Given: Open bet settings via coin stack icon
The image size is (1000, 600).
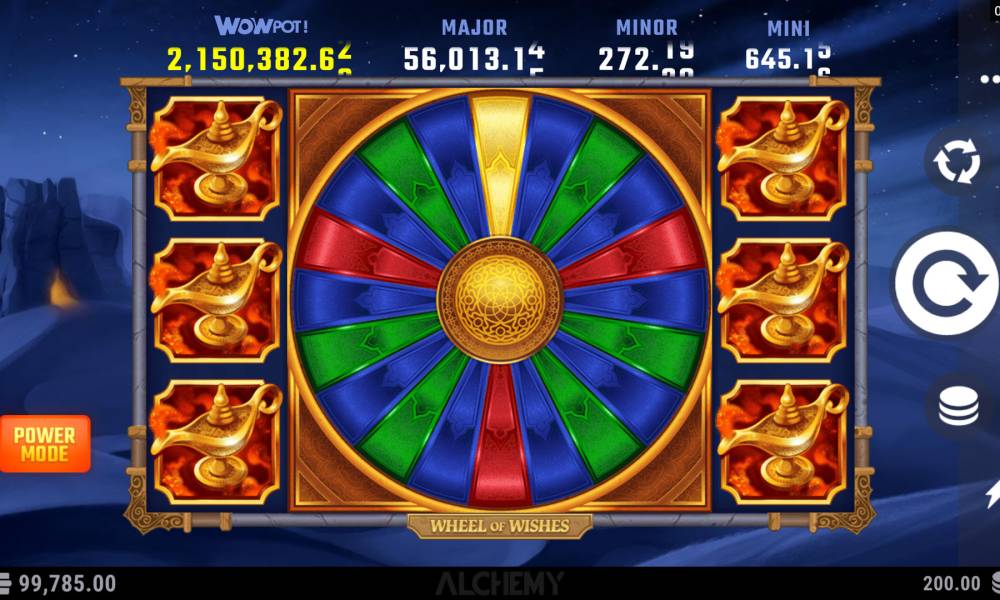Looking at the screenshot, I should click(959, 407).
